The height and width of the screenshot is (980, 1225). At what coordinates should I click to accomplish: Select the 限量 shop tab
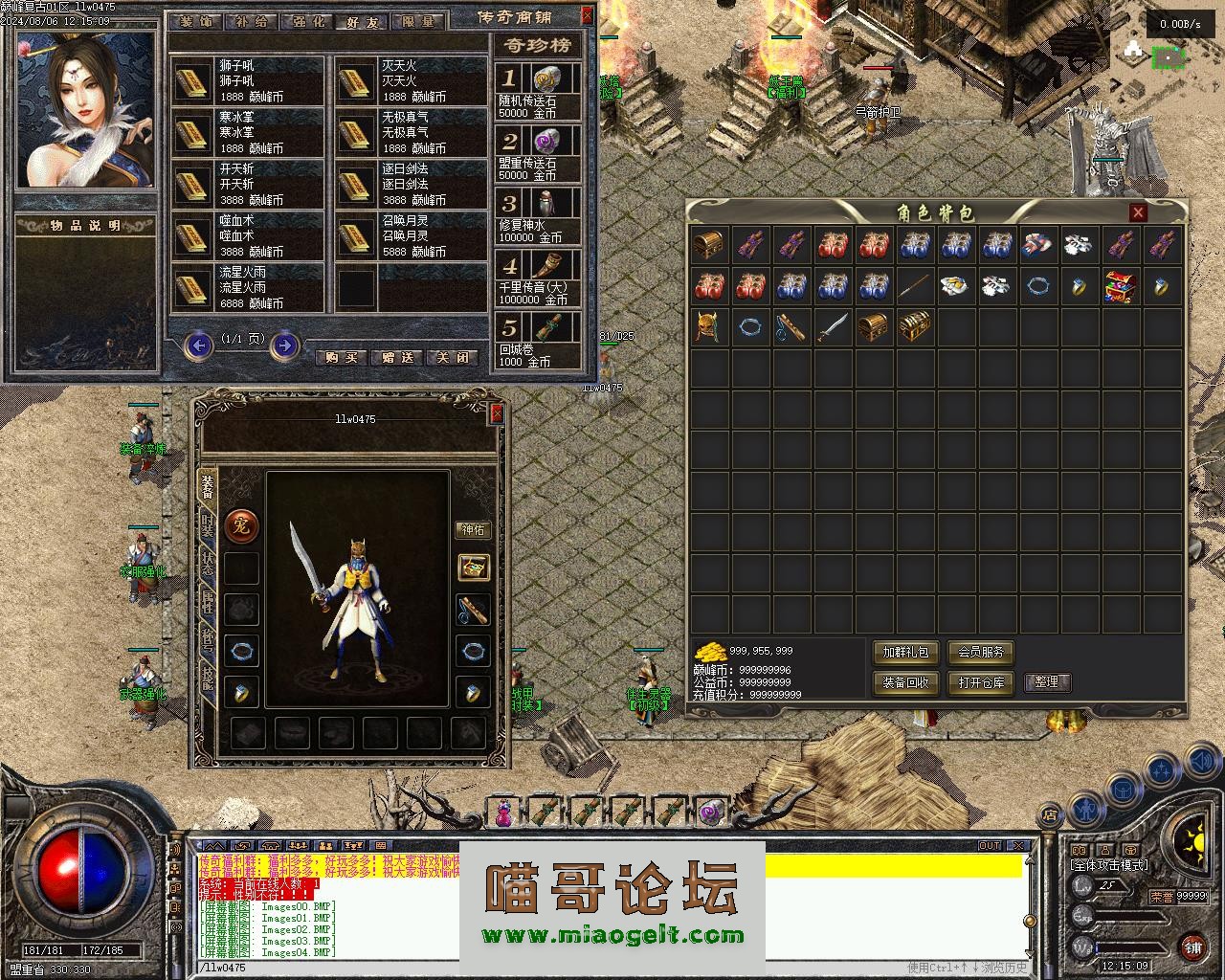pyautogui.click(x=417, y=21)
